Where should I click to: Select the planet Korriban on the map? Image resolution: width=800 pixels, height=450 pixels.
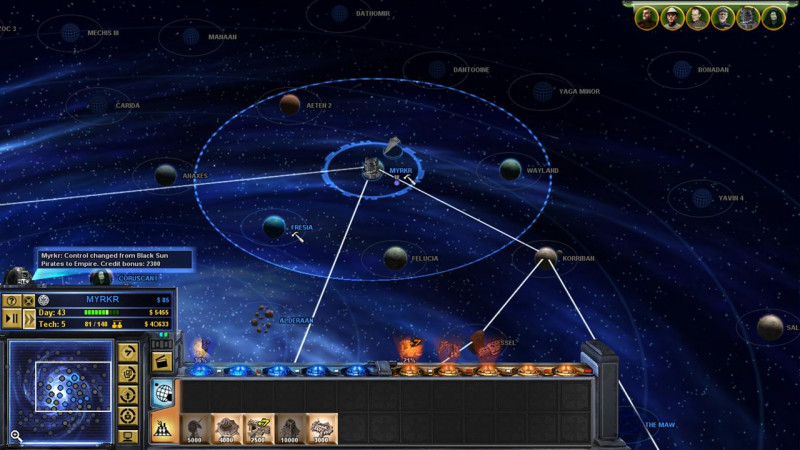point(546,256)
